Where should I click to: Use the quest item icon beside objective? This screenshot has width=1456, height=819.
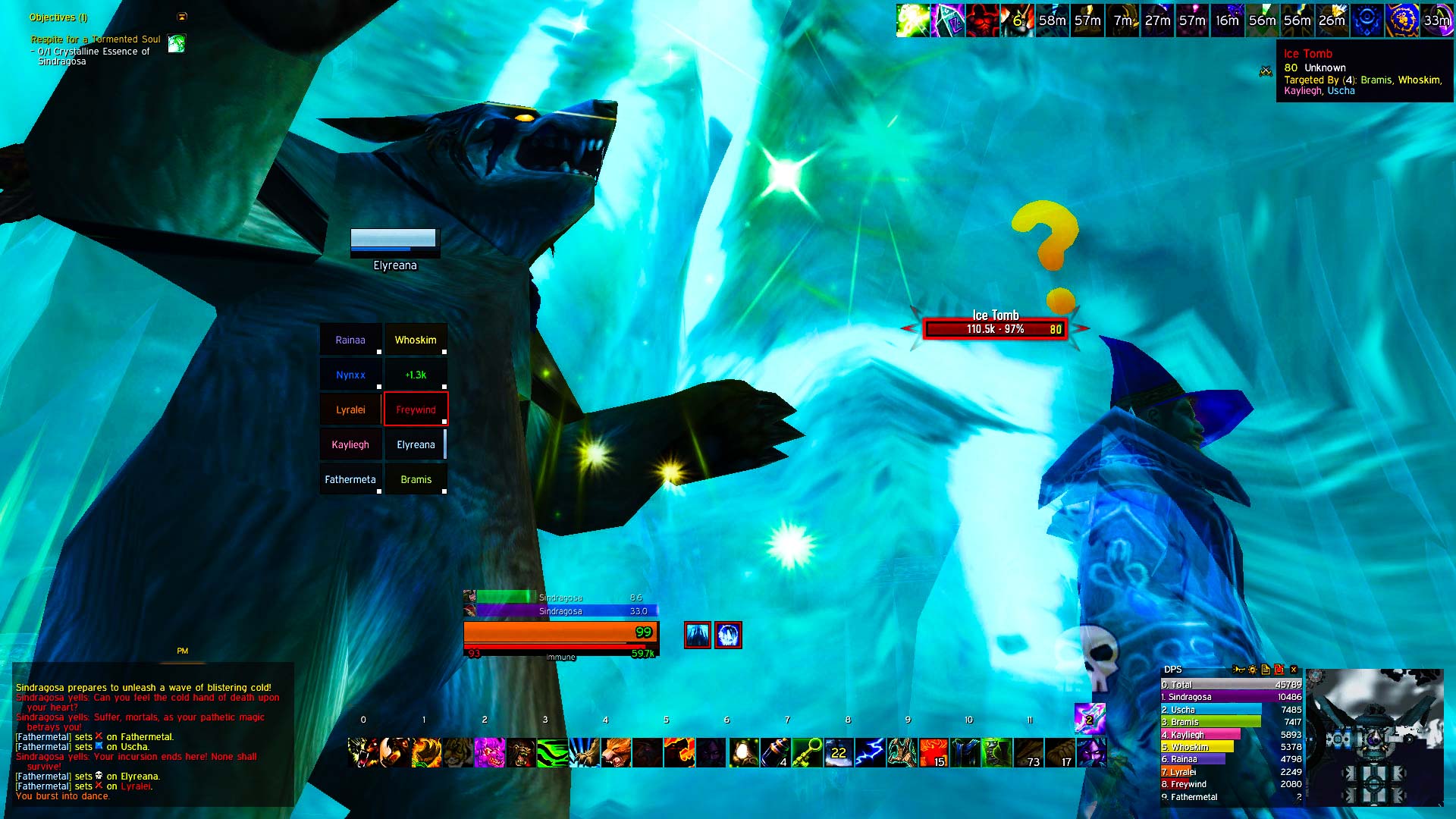click(177, 43)
